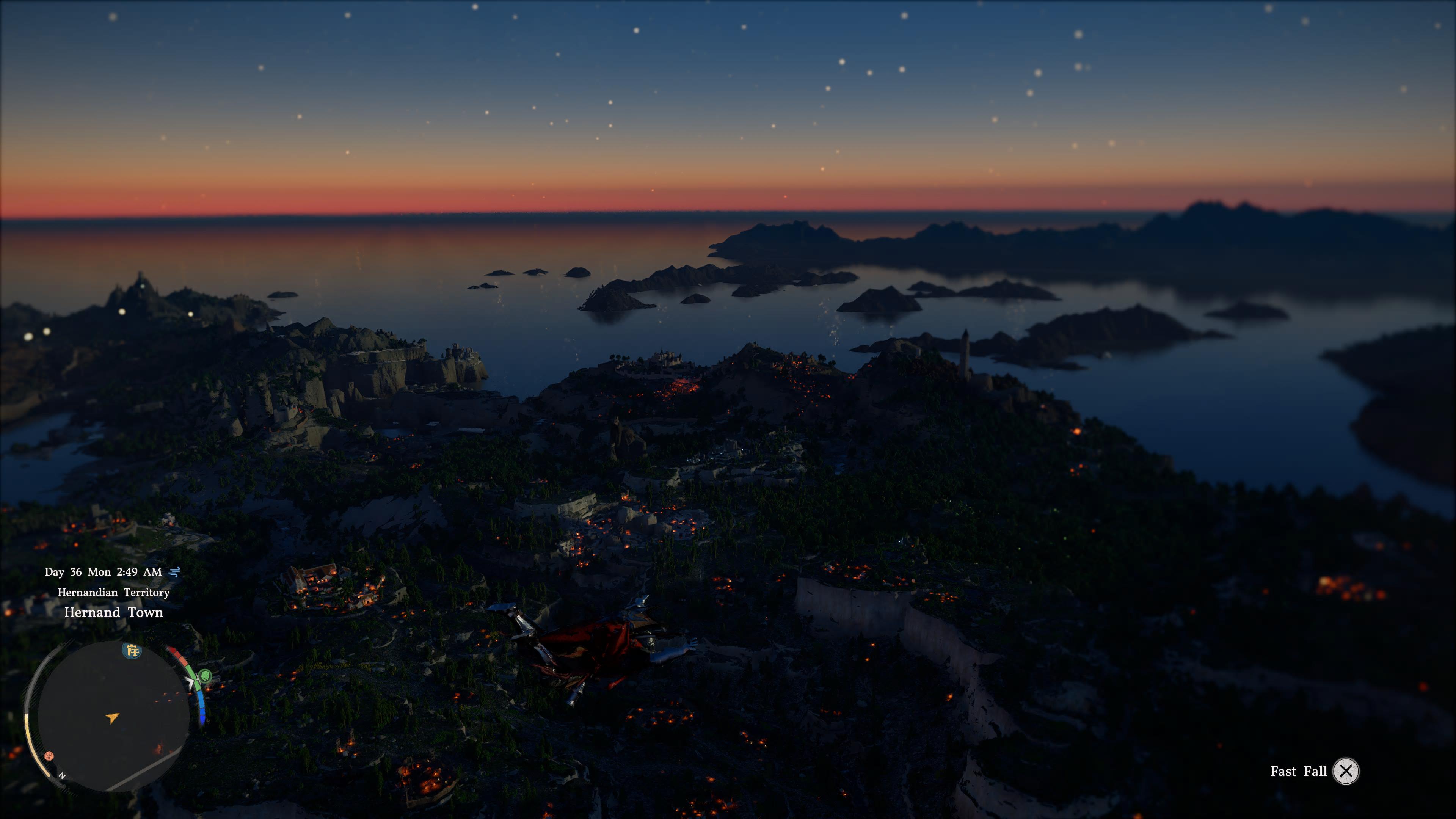The image size is (1456, 819).
Task: Click the green face portrait marker
Action: [205, 675]
